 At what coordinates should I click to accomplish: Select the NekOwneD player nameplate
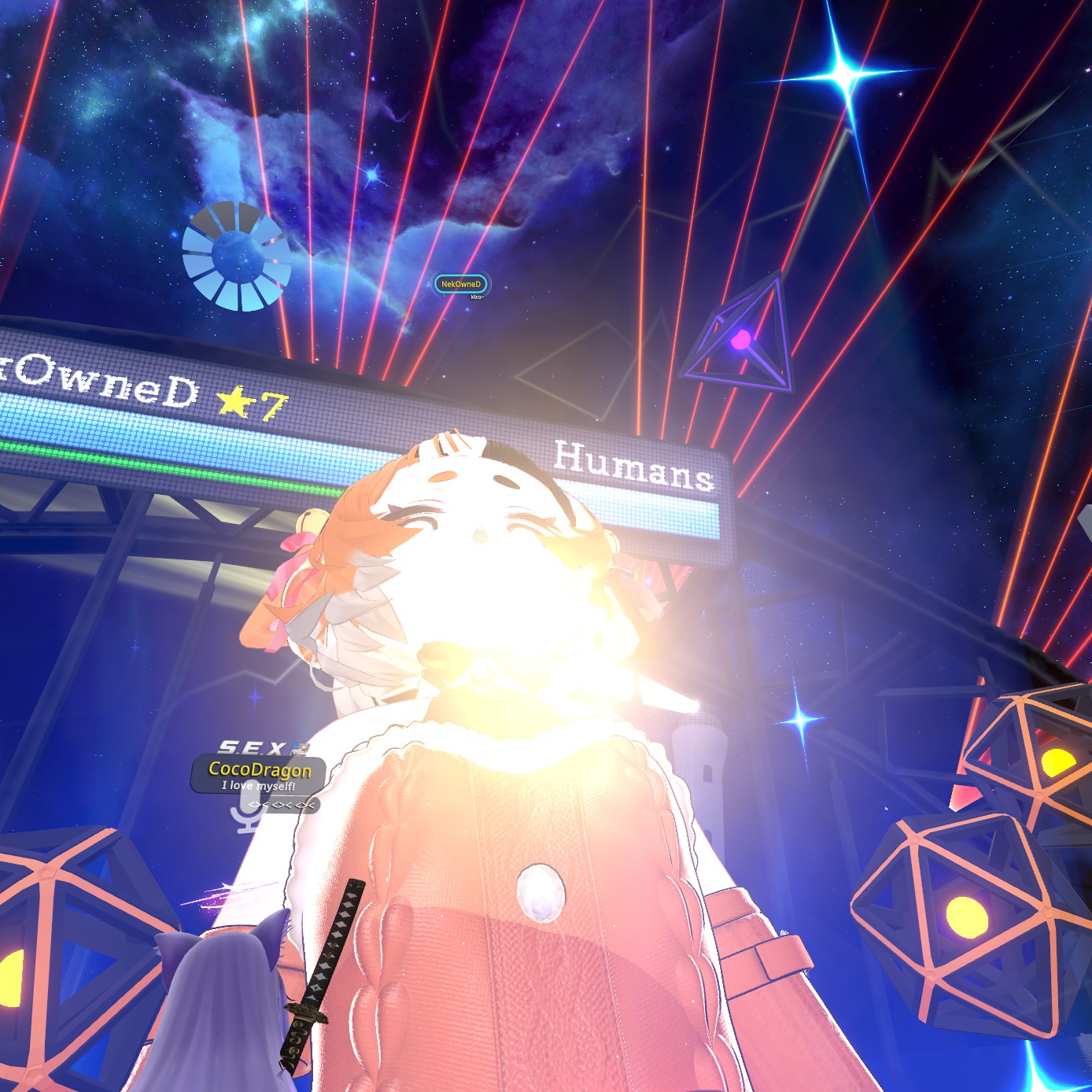tap(461, 284)
